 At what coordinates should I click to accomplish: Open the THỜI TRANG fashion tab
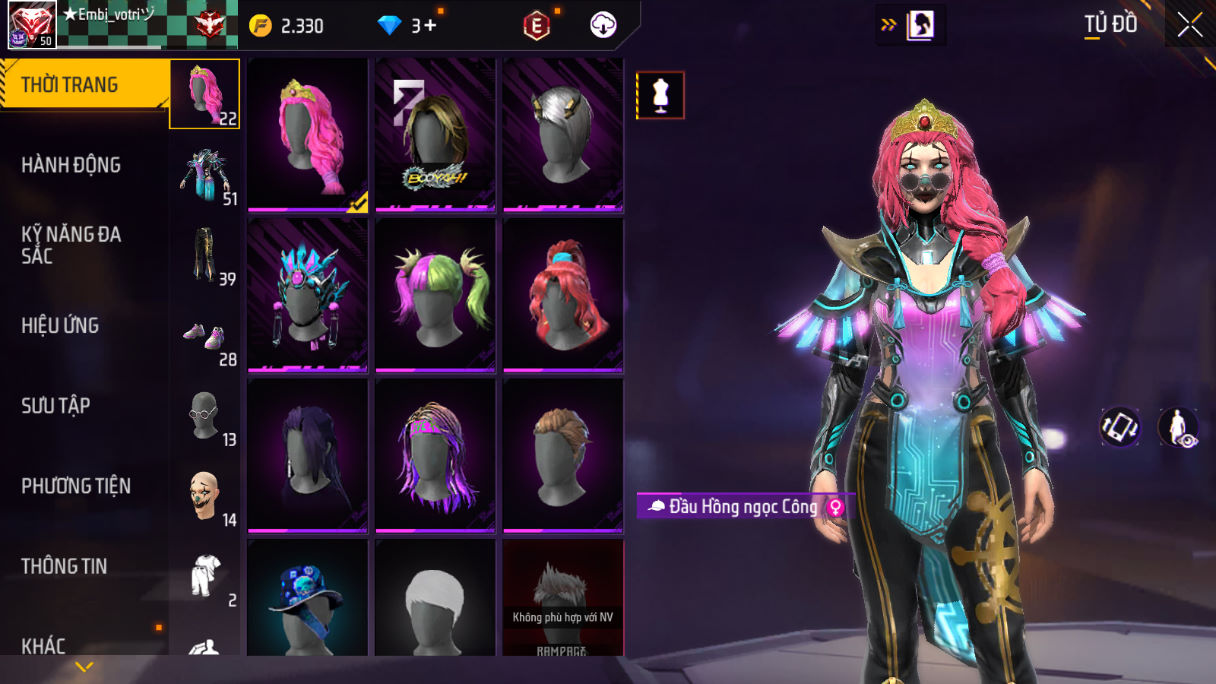tap(70, 85)
